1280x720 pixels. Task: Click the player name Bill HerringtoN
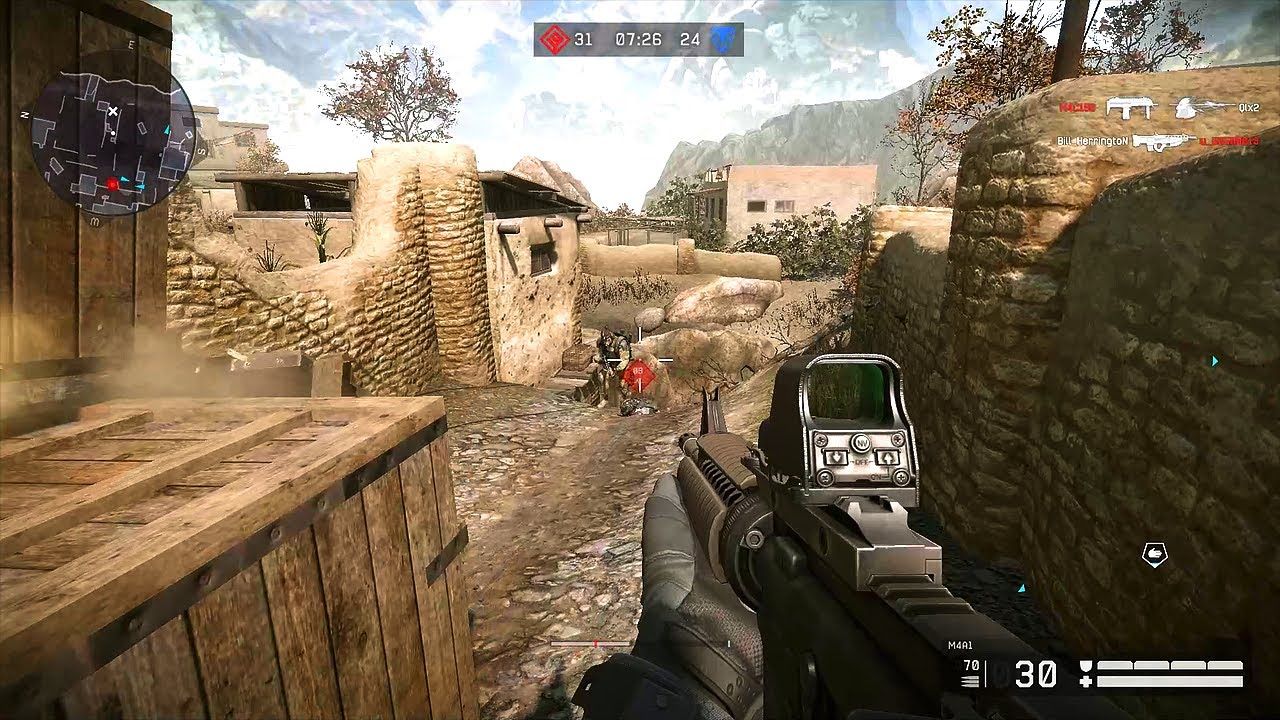click(1092, 141)
